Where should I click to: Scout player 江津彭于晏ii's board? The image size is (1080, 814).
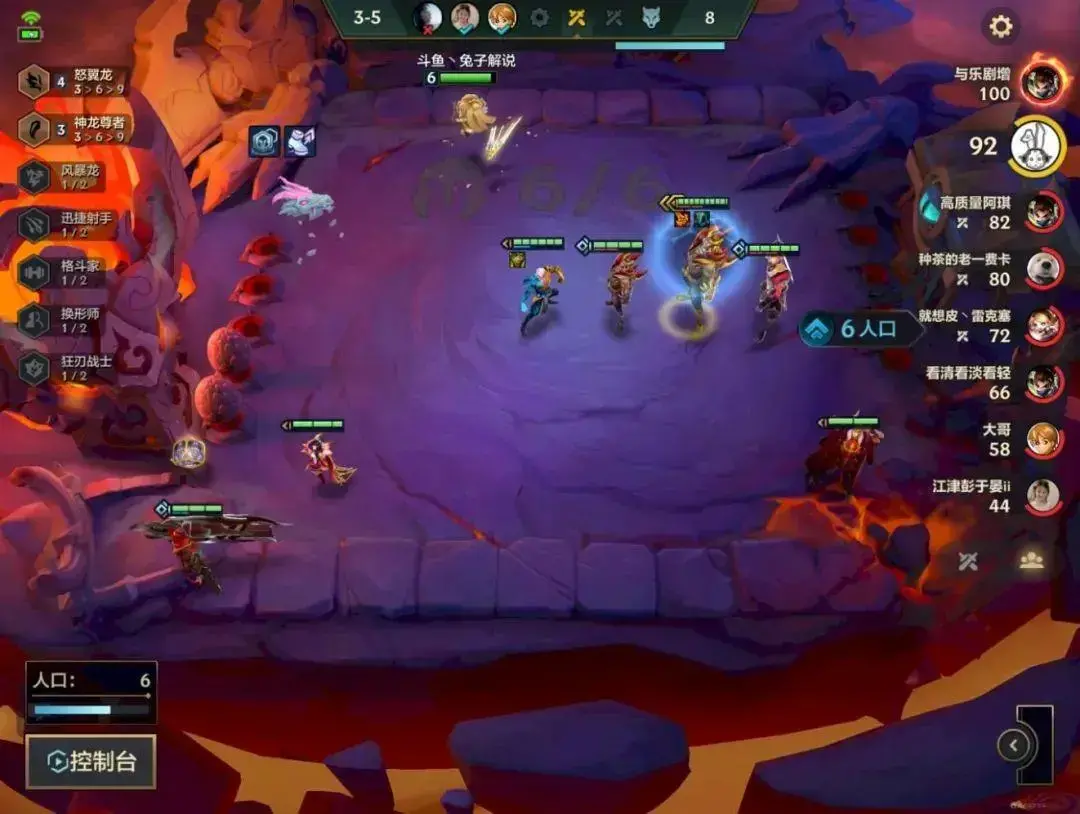point(1043,496)
